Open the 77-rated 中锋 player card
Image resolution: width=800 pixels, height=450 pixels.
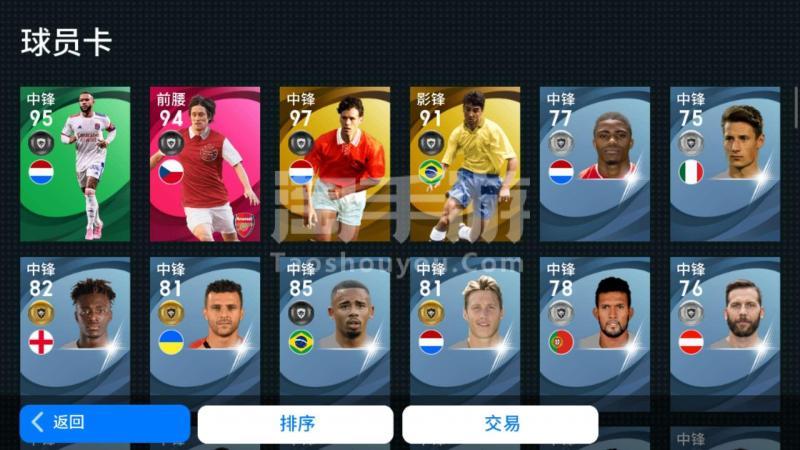[x=595, y=164]
